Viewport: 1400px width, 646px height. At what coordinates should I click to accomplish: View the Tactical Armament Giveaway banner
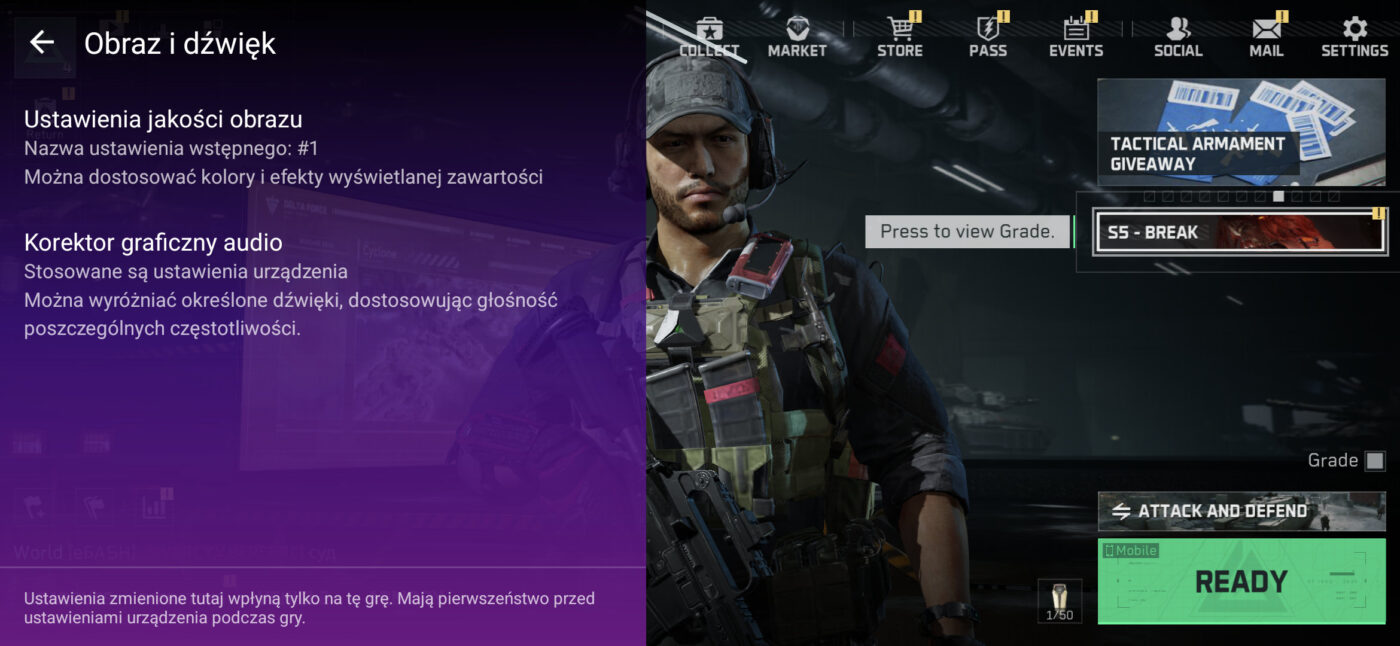tap(1240, 132)
